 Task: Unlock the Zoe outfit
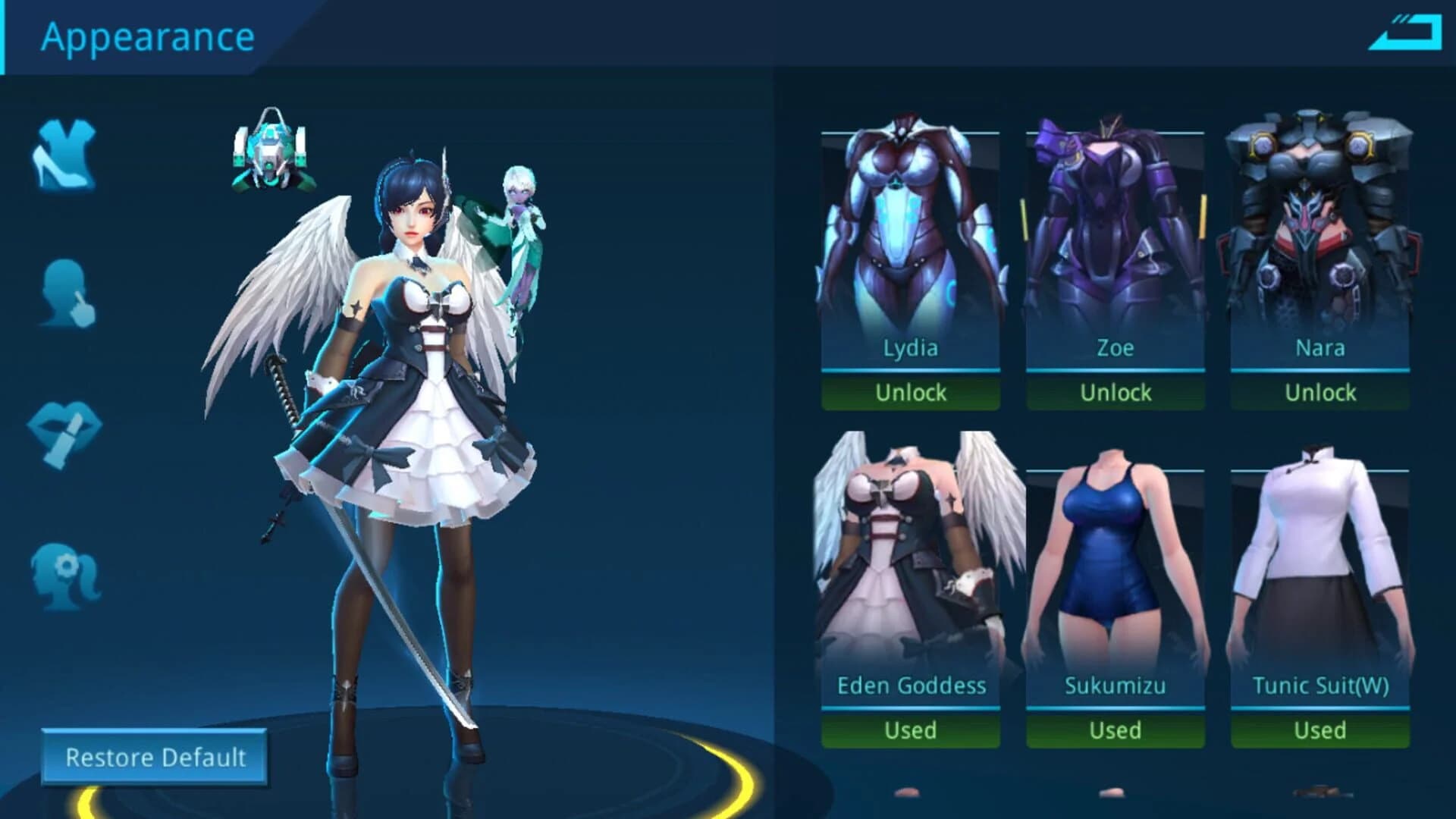click(x=1115, y=392)
